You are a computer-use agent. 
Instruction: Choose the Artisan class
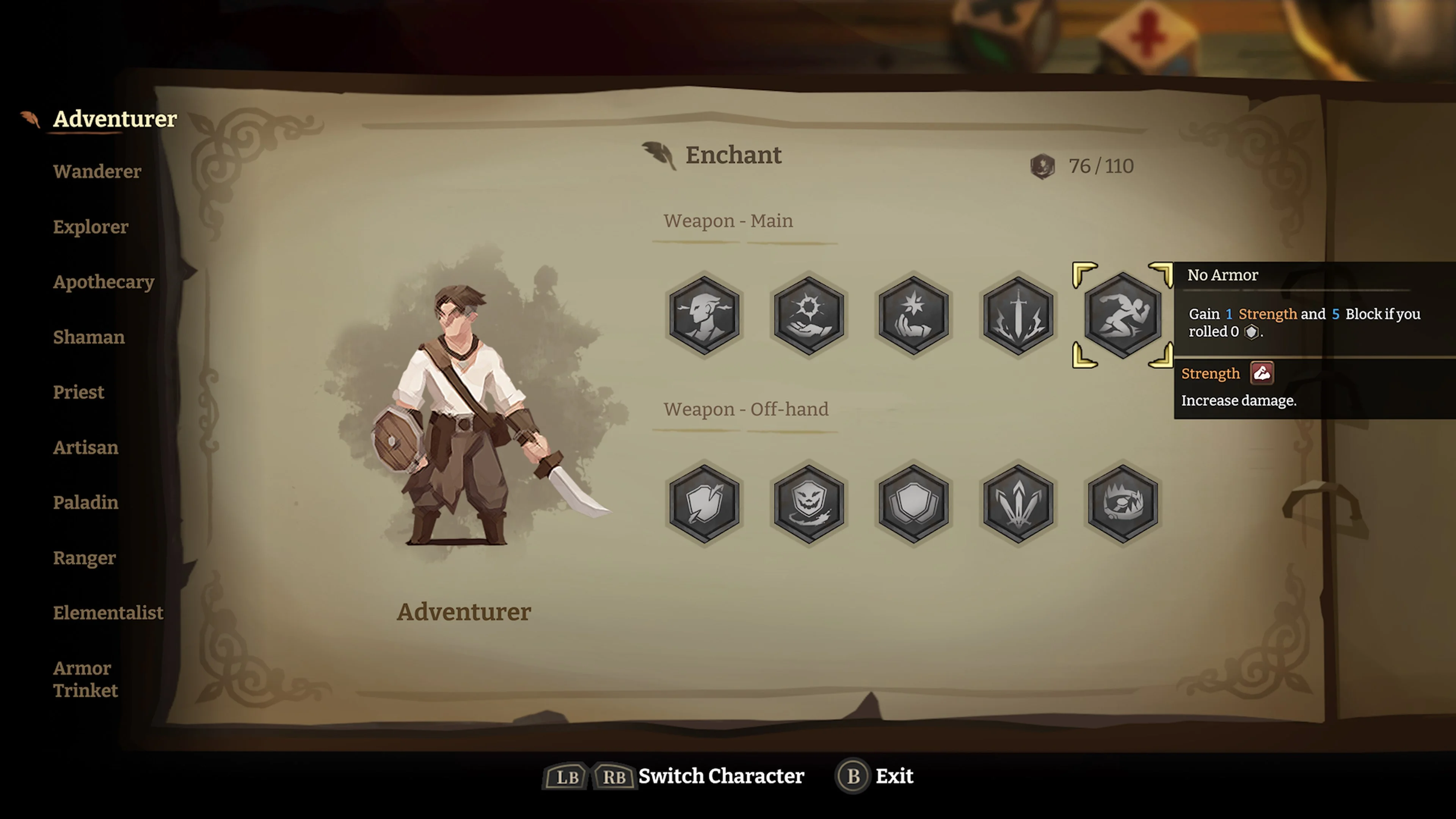[x=85, y=447]
